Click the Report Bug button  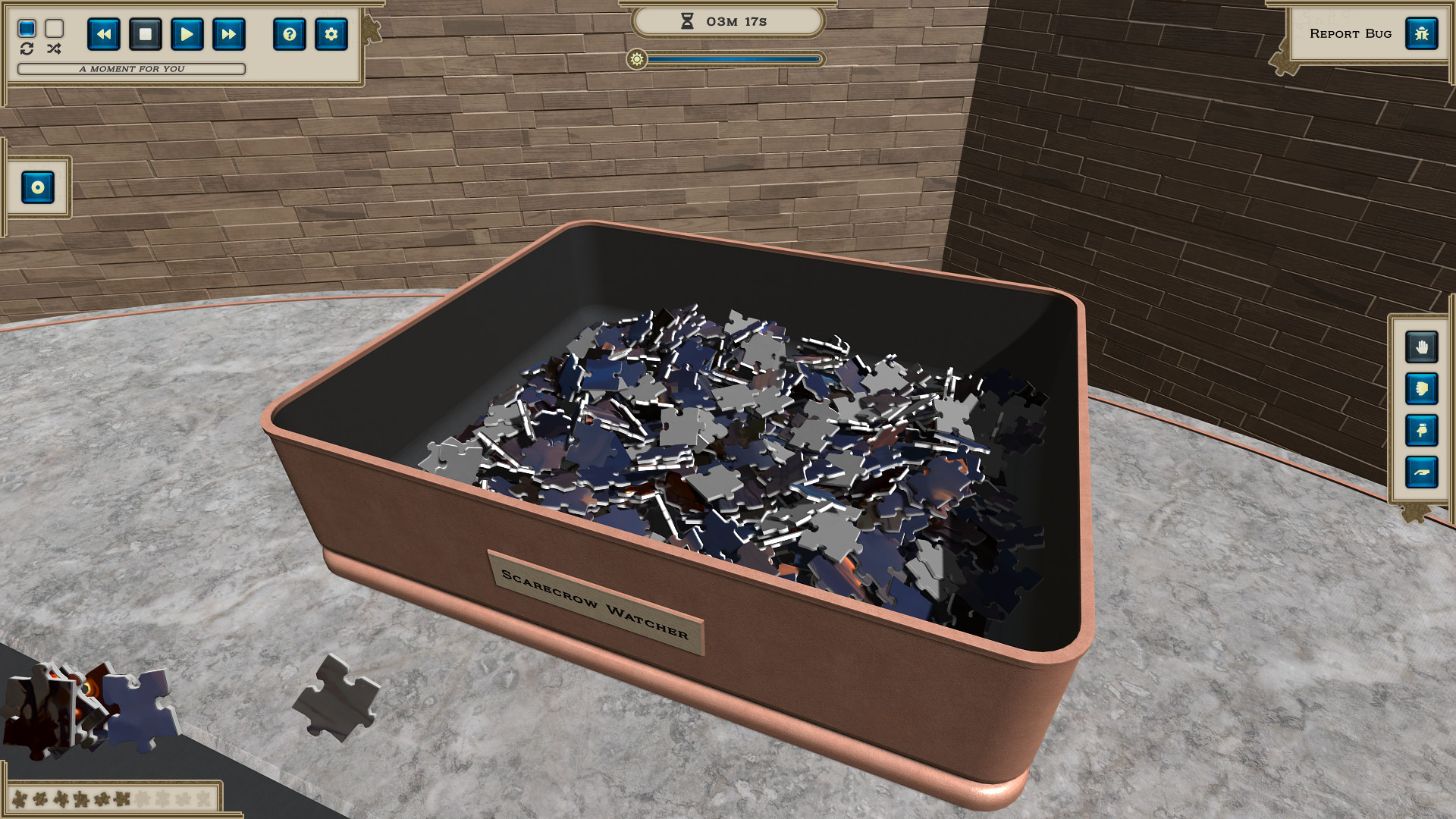point(1351,33)
